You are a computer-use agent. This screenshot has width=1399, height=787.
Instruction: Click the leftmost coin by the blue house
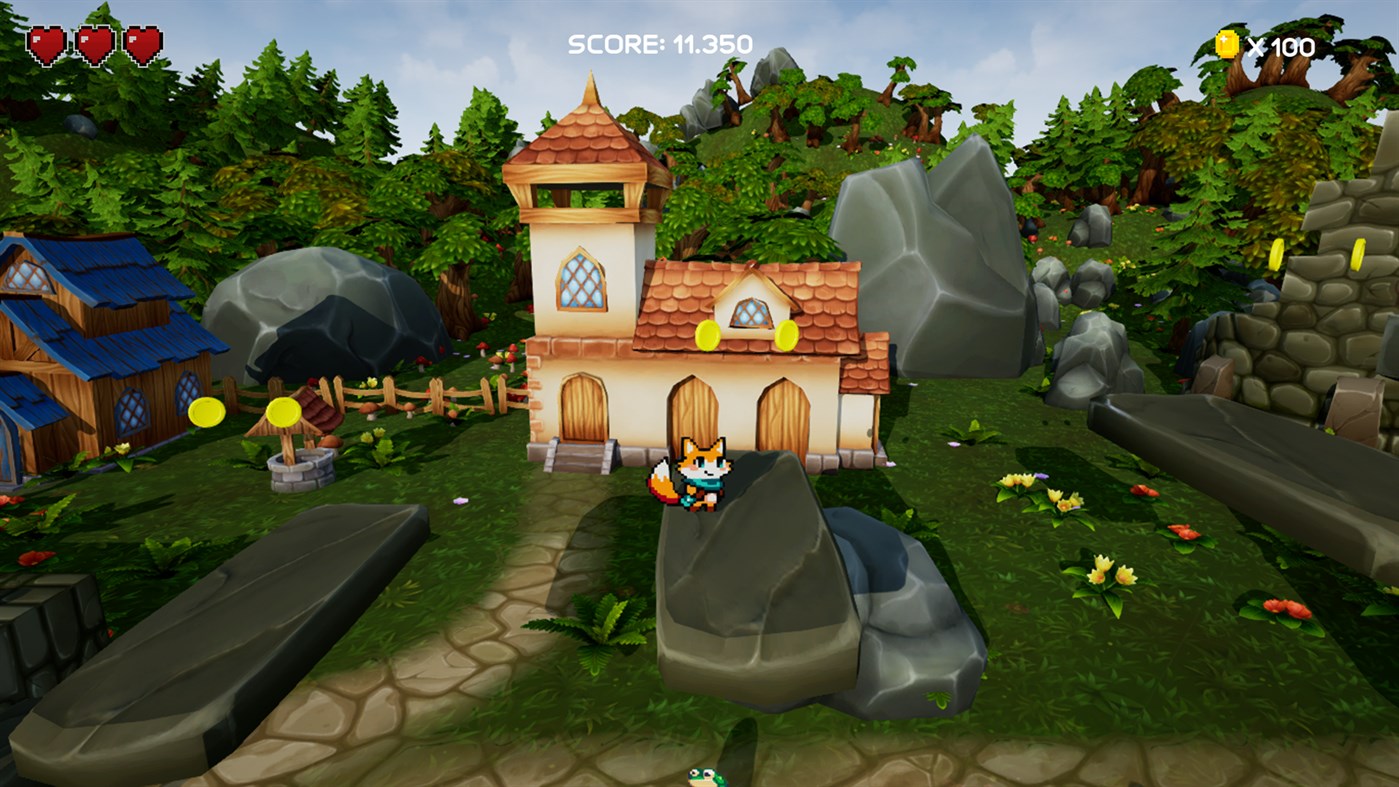[x=207, y=412]
